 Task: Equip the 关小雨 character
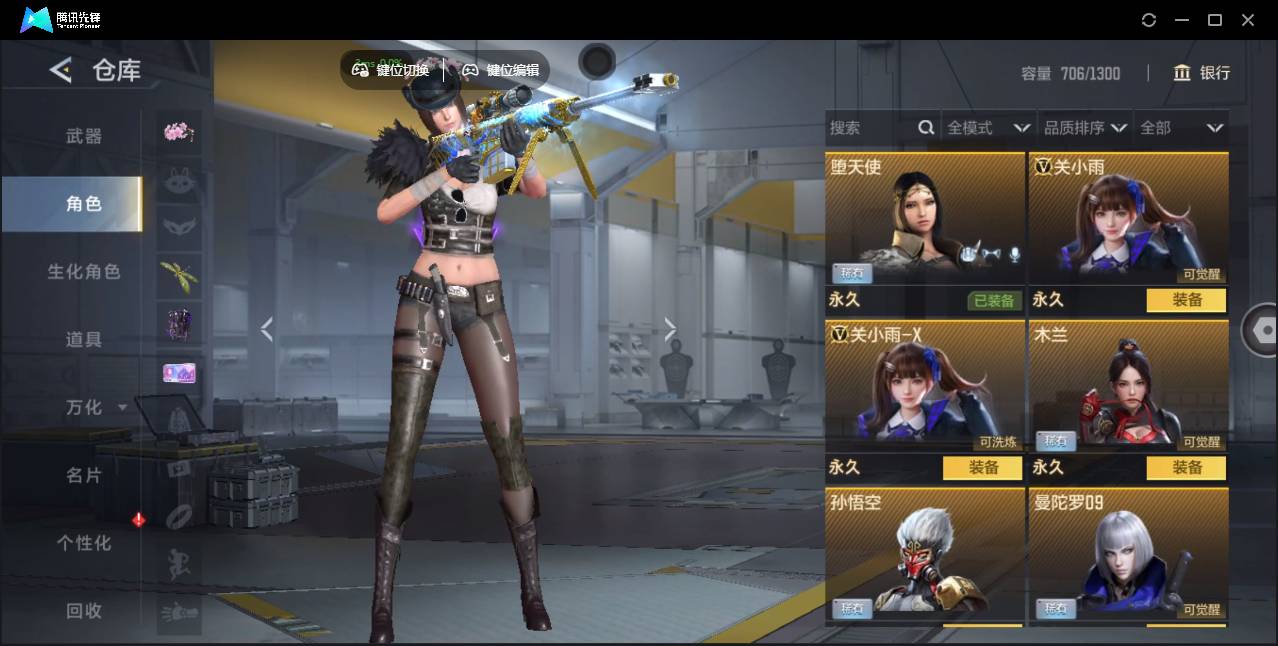point(1186,300)
